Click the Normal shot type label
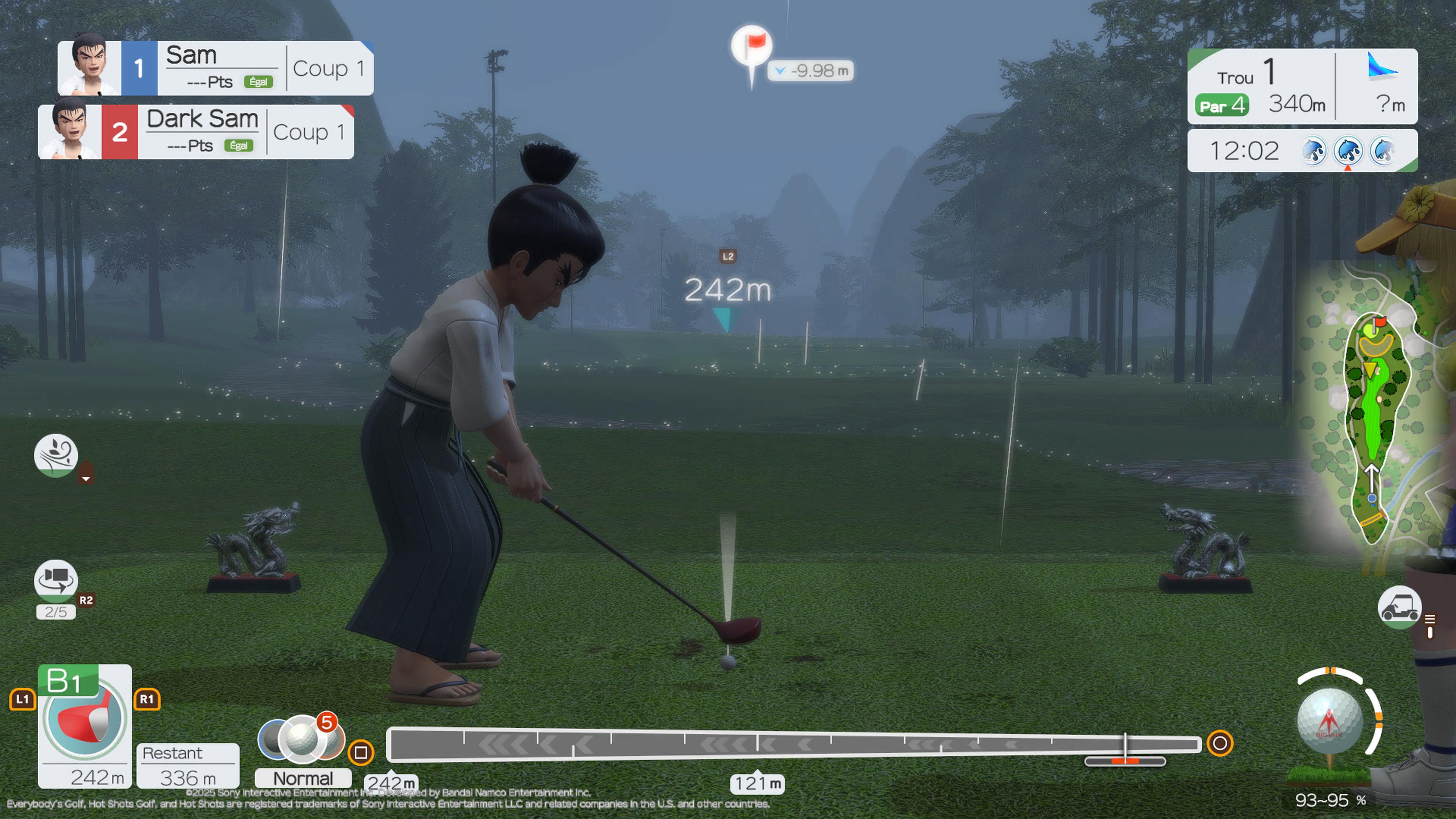The image size is (1456, 819). pyautogui.click(x=303, y=778)
